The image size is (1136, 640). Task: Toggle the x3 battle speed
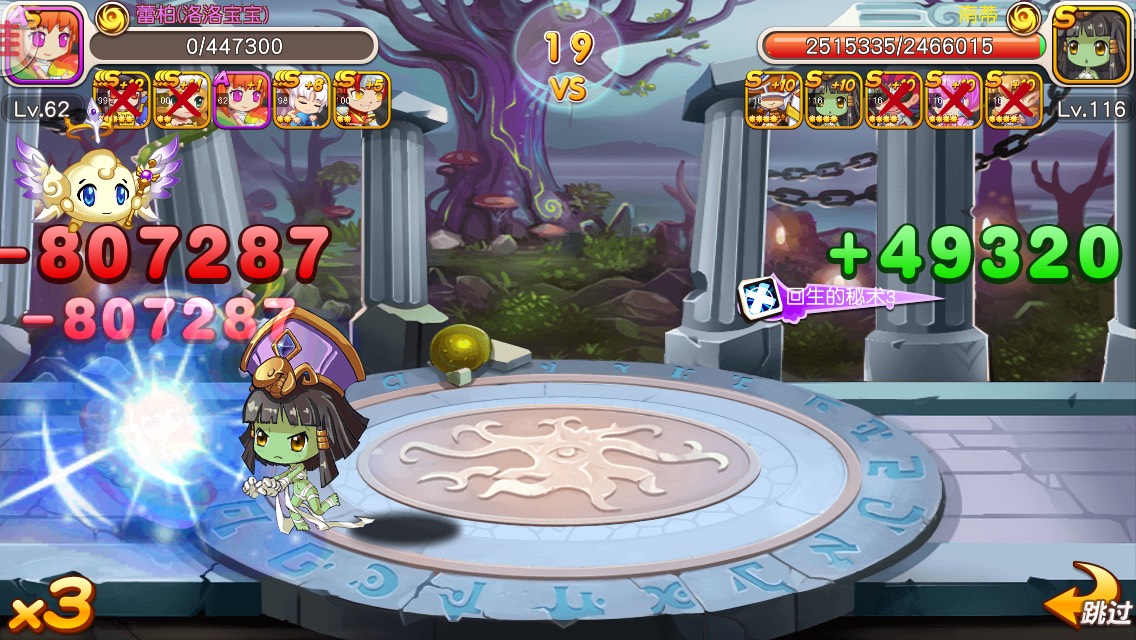tap(50, 604)
